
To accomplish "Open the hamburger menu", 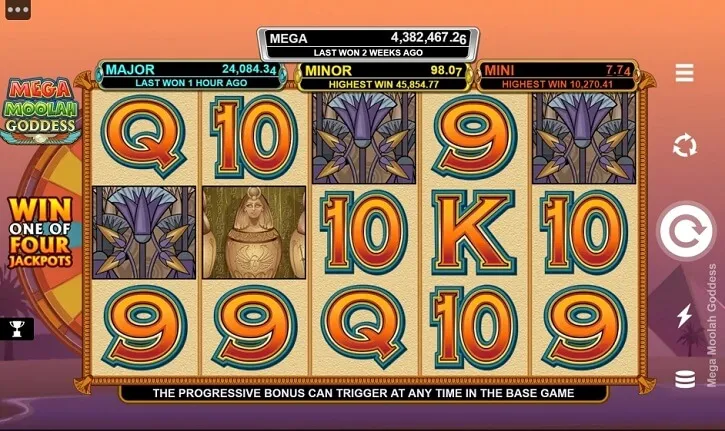I will pos(685,73).
